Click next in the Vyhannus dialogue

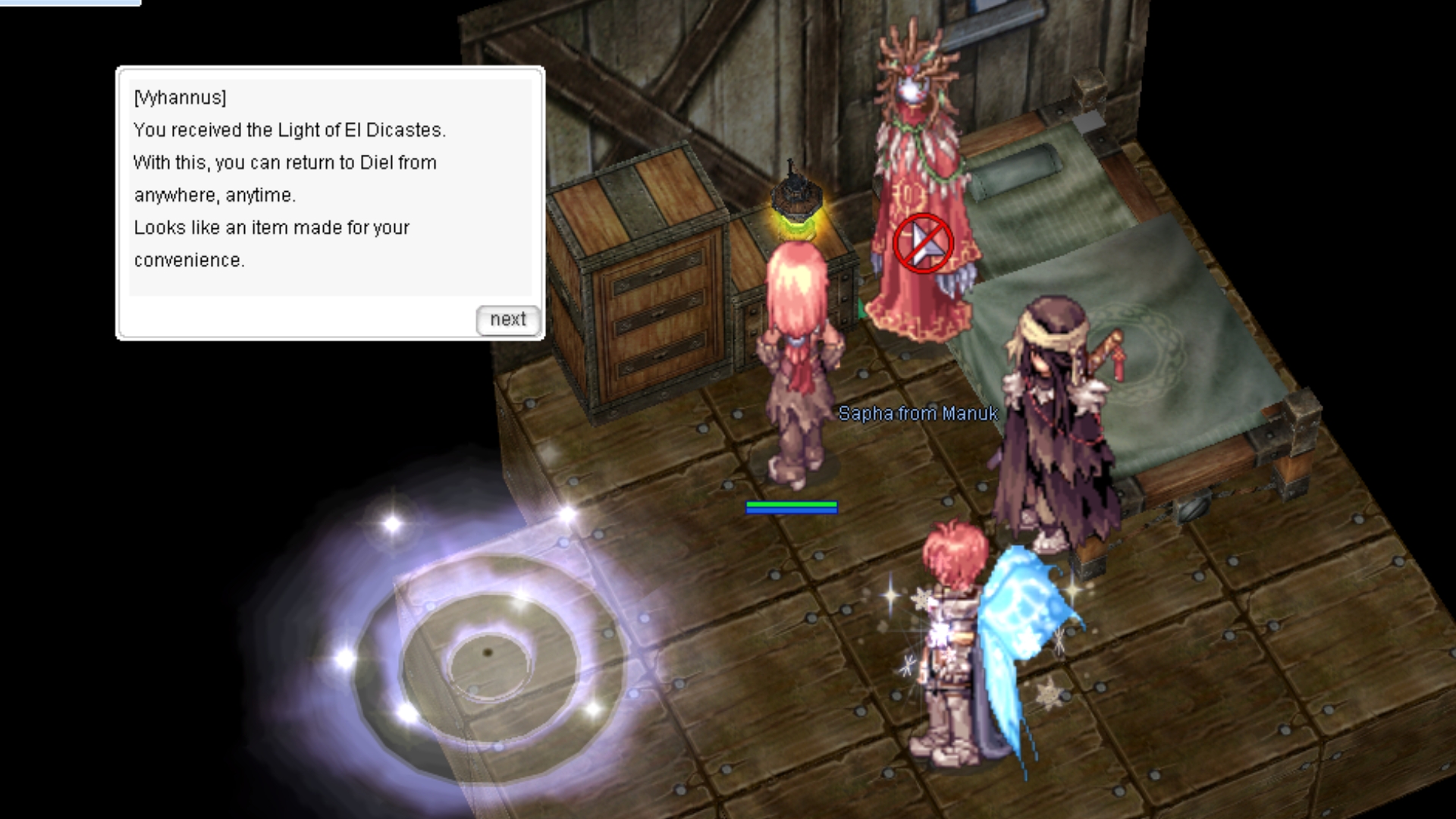[x=507, y=319]
